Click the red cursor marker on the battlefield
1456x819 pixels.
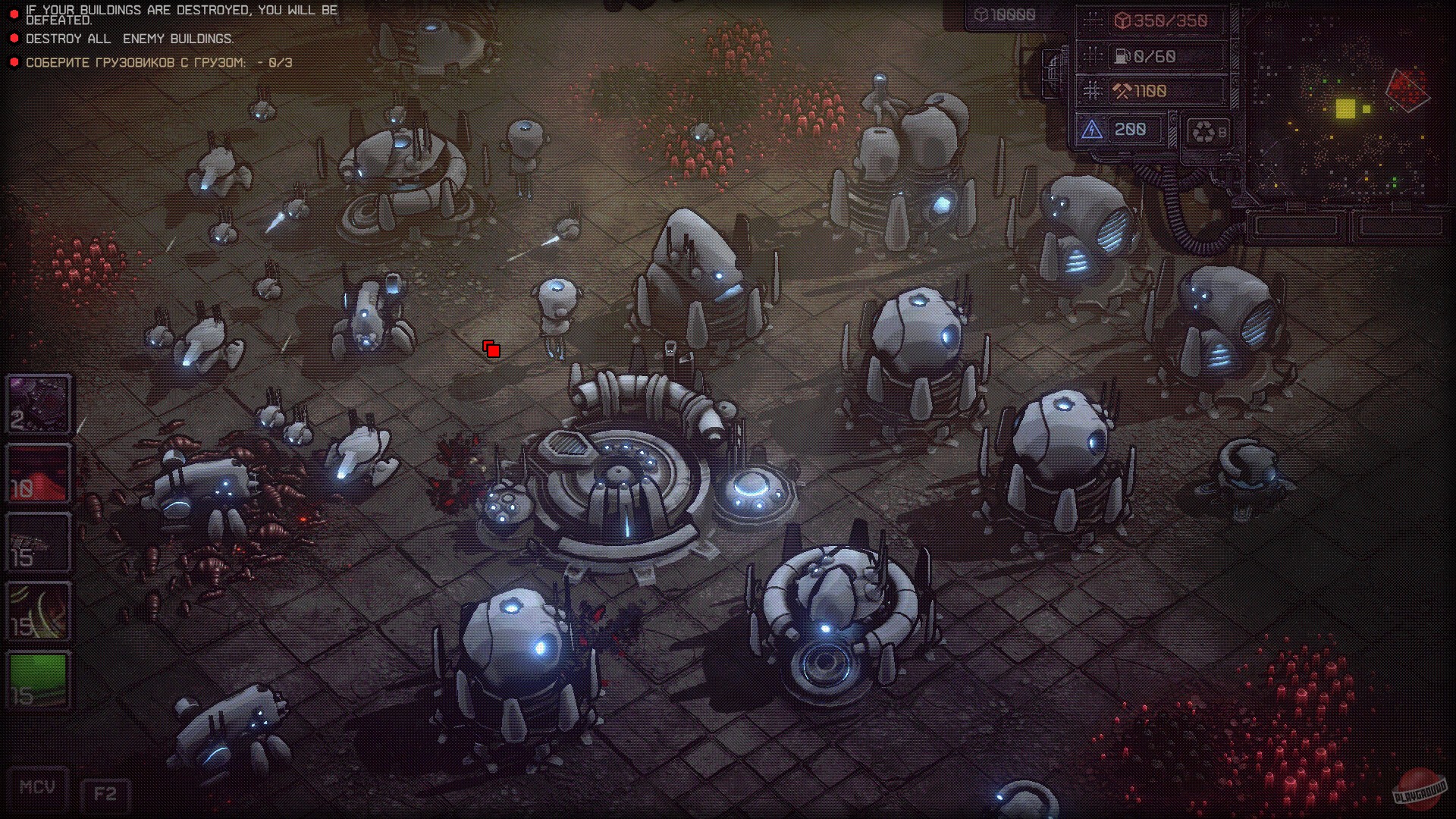coord(490,350)
